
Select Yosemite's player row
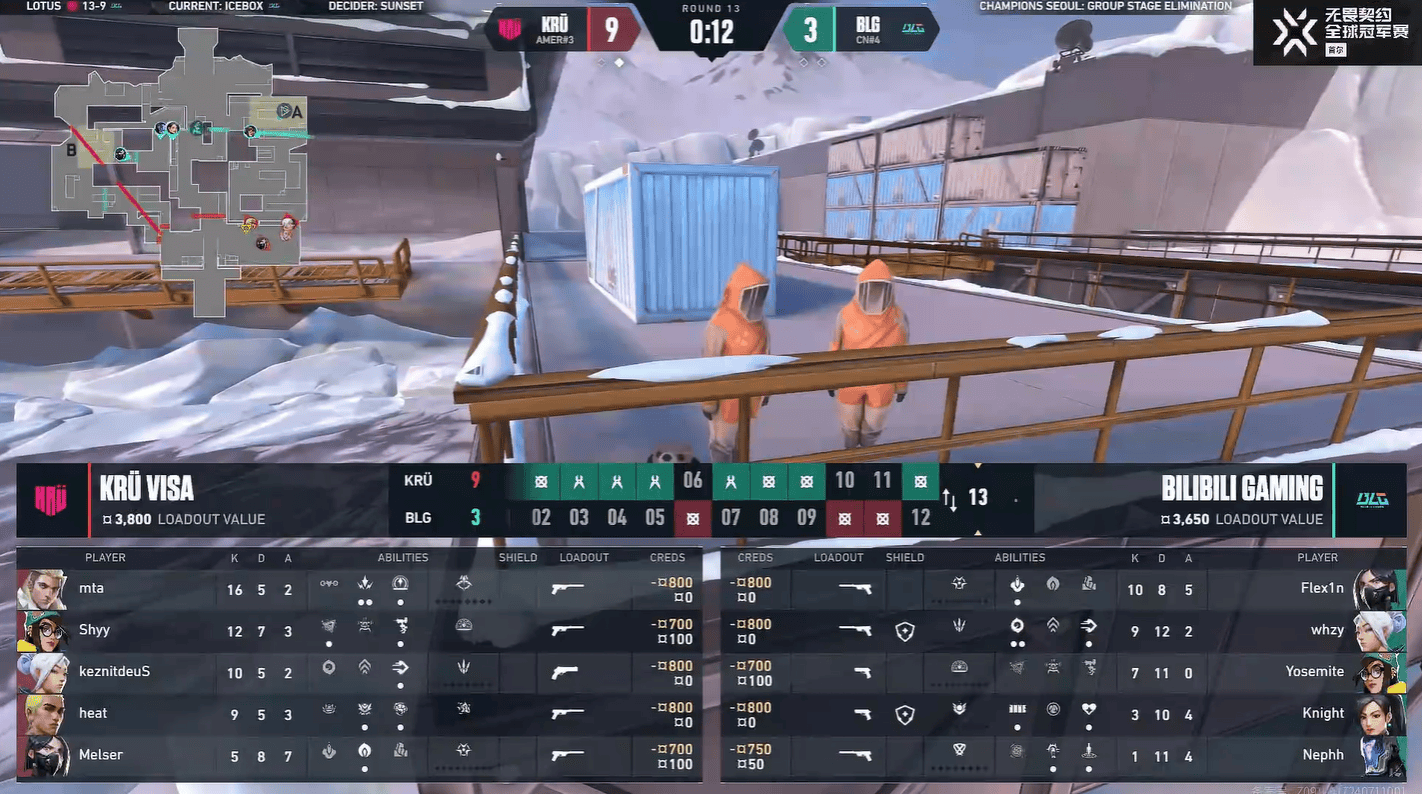pyautogui.click(x=1062, y=673)
